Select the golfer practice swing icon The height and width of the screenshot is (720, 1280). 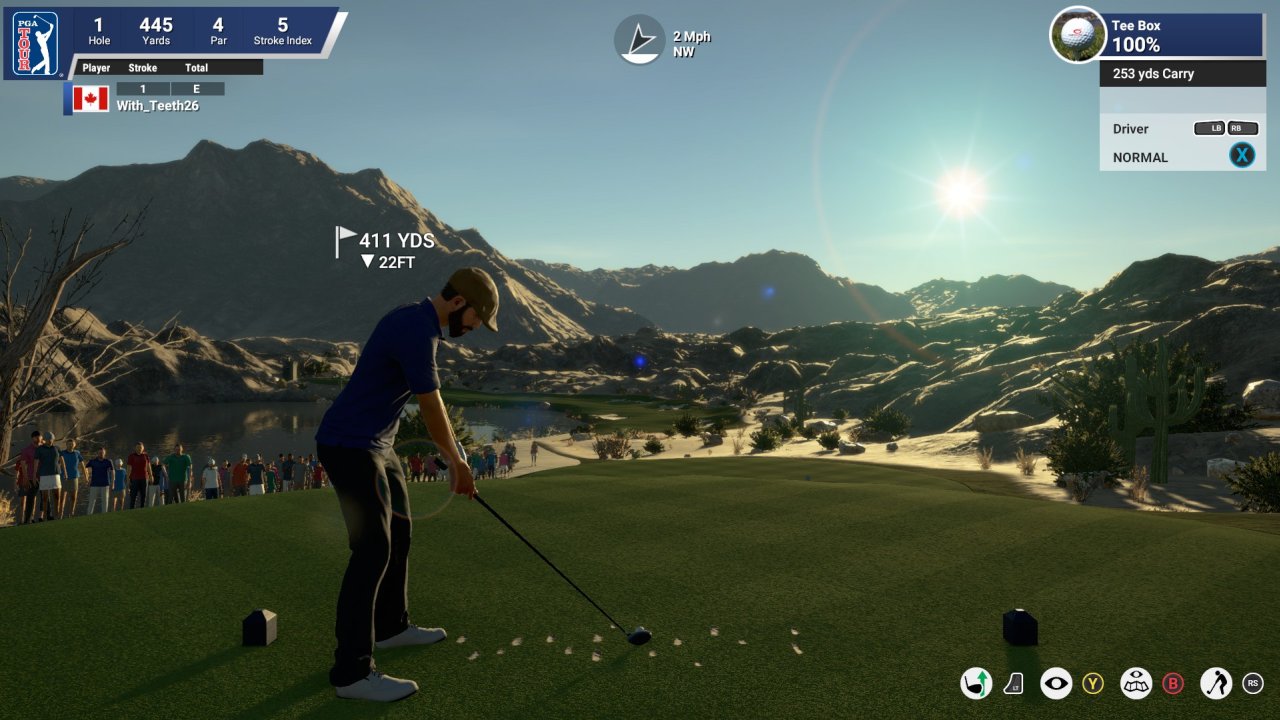[x=1216, y=683]
